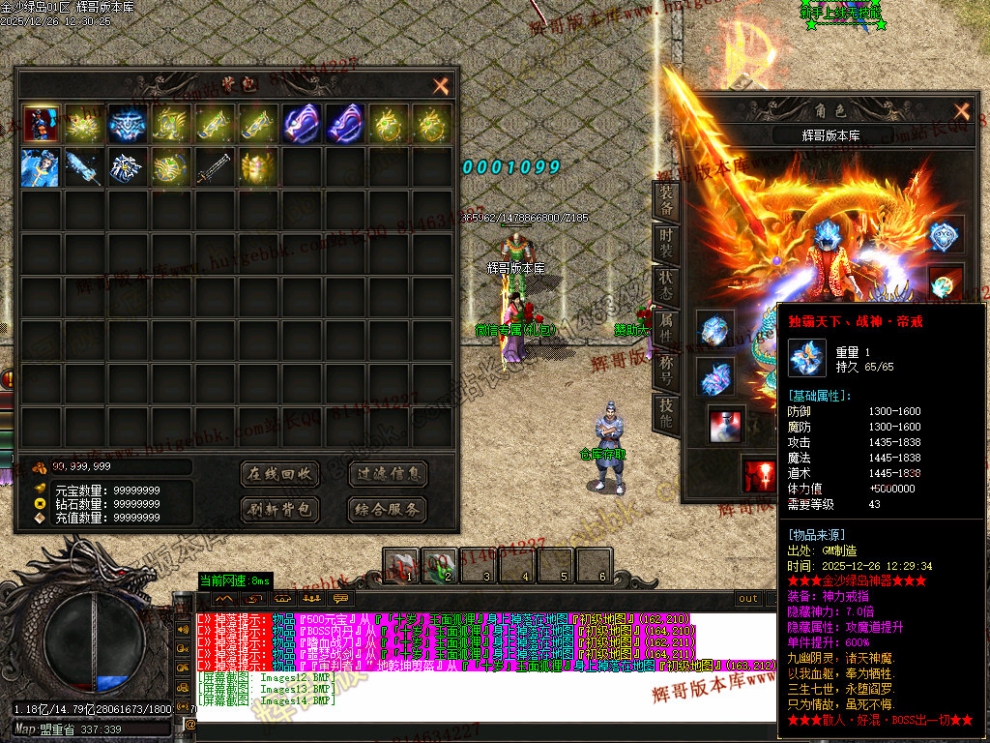Select the golden helmet item in bag
The width and height of the screenshot is (990, 743).
pyautogui.click(x=257, y=167)
